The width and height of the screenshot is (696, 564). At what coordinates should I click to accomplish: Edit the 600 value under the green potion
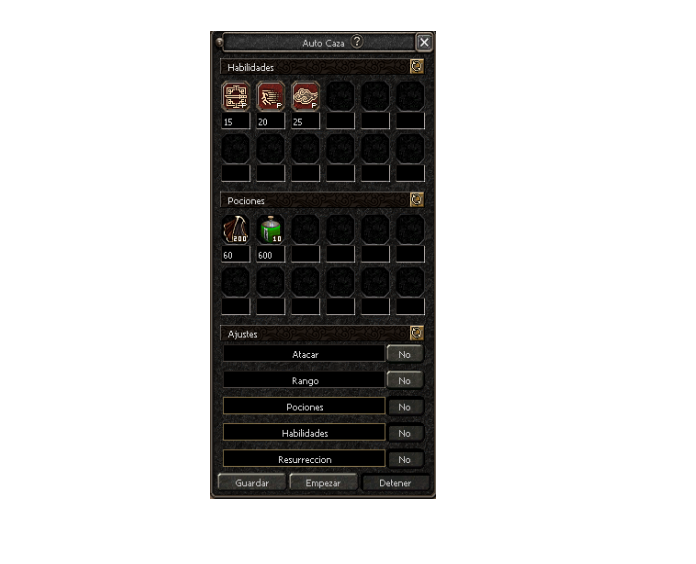tap(271, 255)
